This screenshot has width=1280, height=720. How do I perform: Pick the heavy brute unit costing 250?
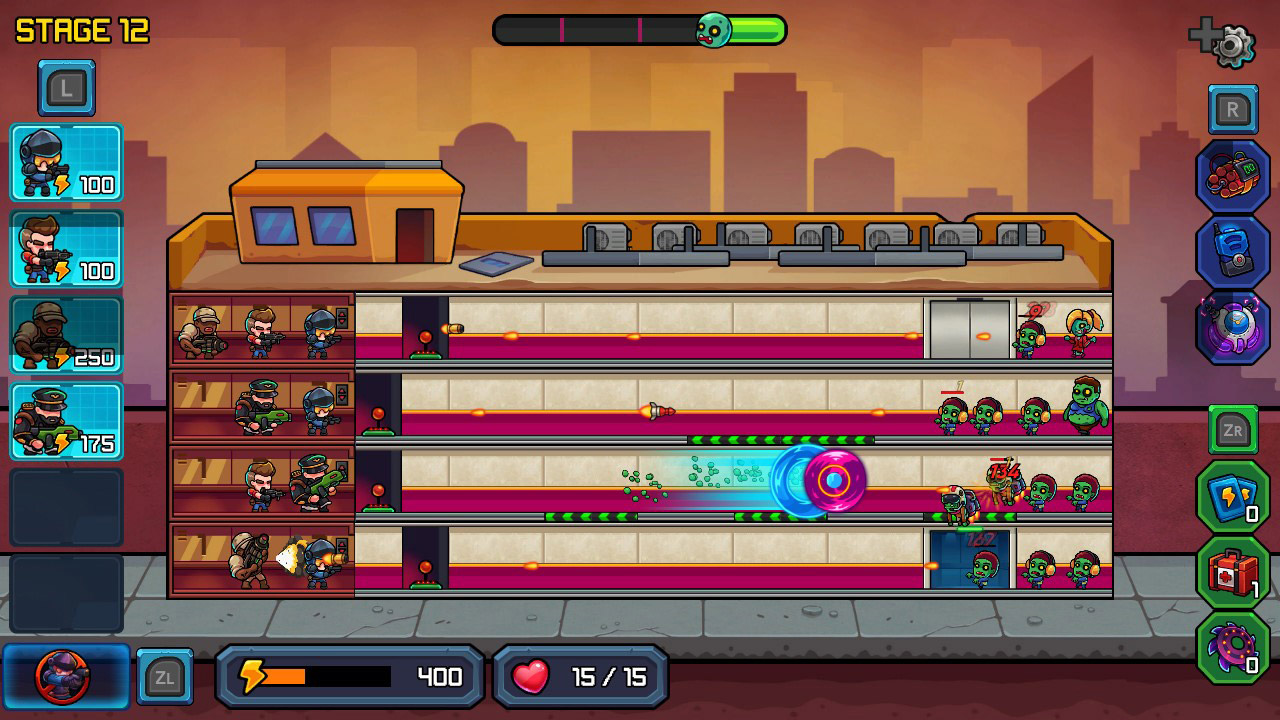pyautogui.click(x=66, y=335)
